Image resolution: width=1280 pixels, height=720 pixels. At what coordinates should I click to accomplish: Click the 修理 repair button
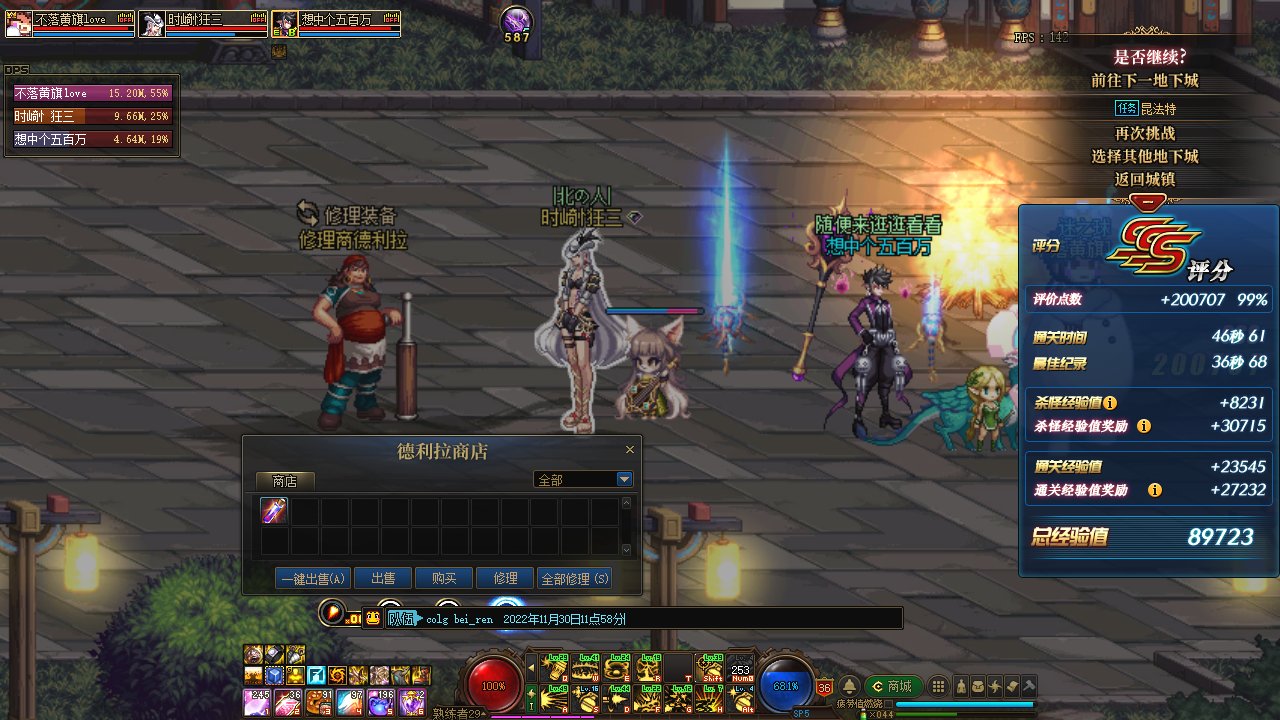click(x=505, y=578)
